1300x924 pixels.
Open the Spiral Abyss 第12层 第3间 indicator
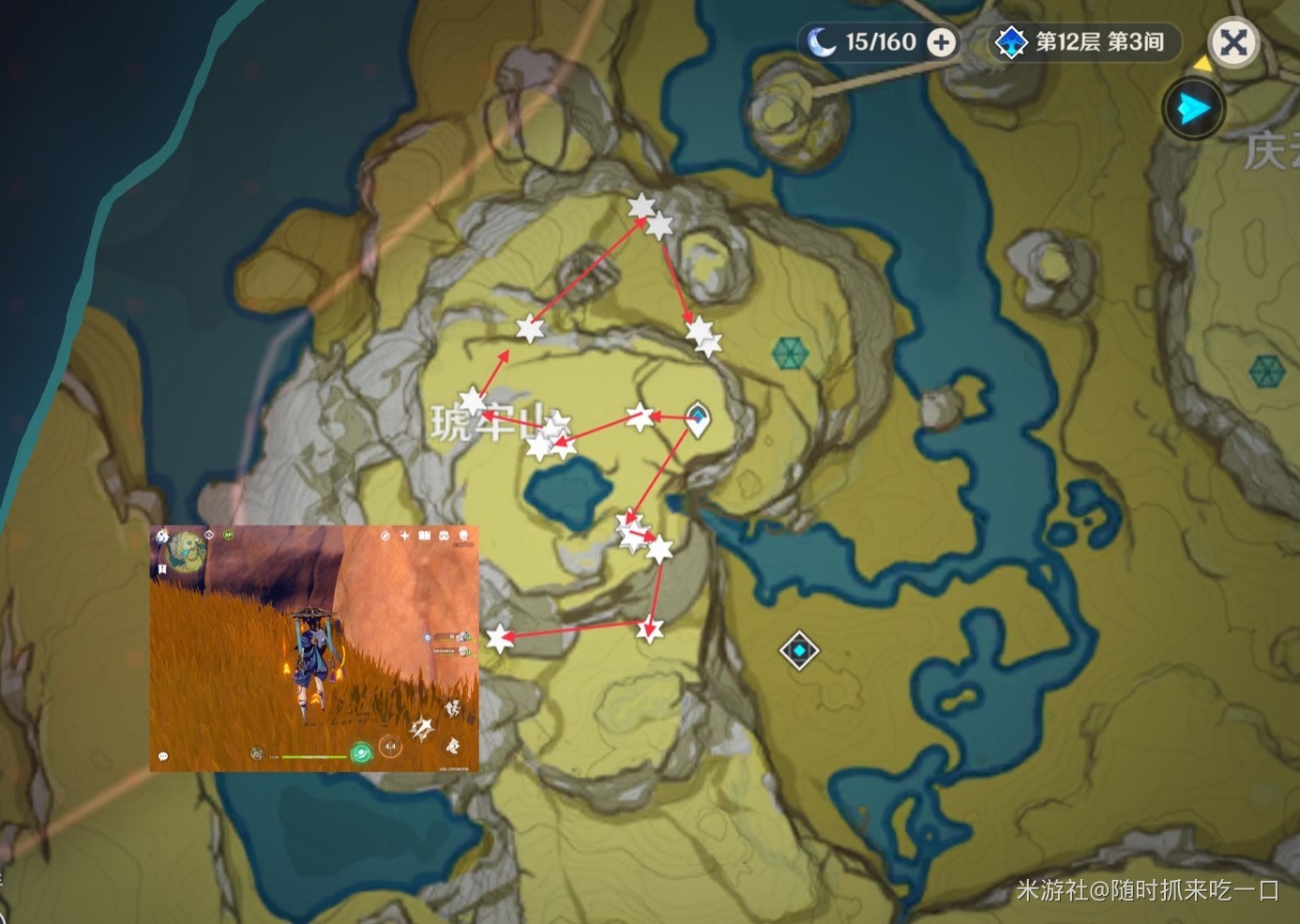(x=1084, y=42)
